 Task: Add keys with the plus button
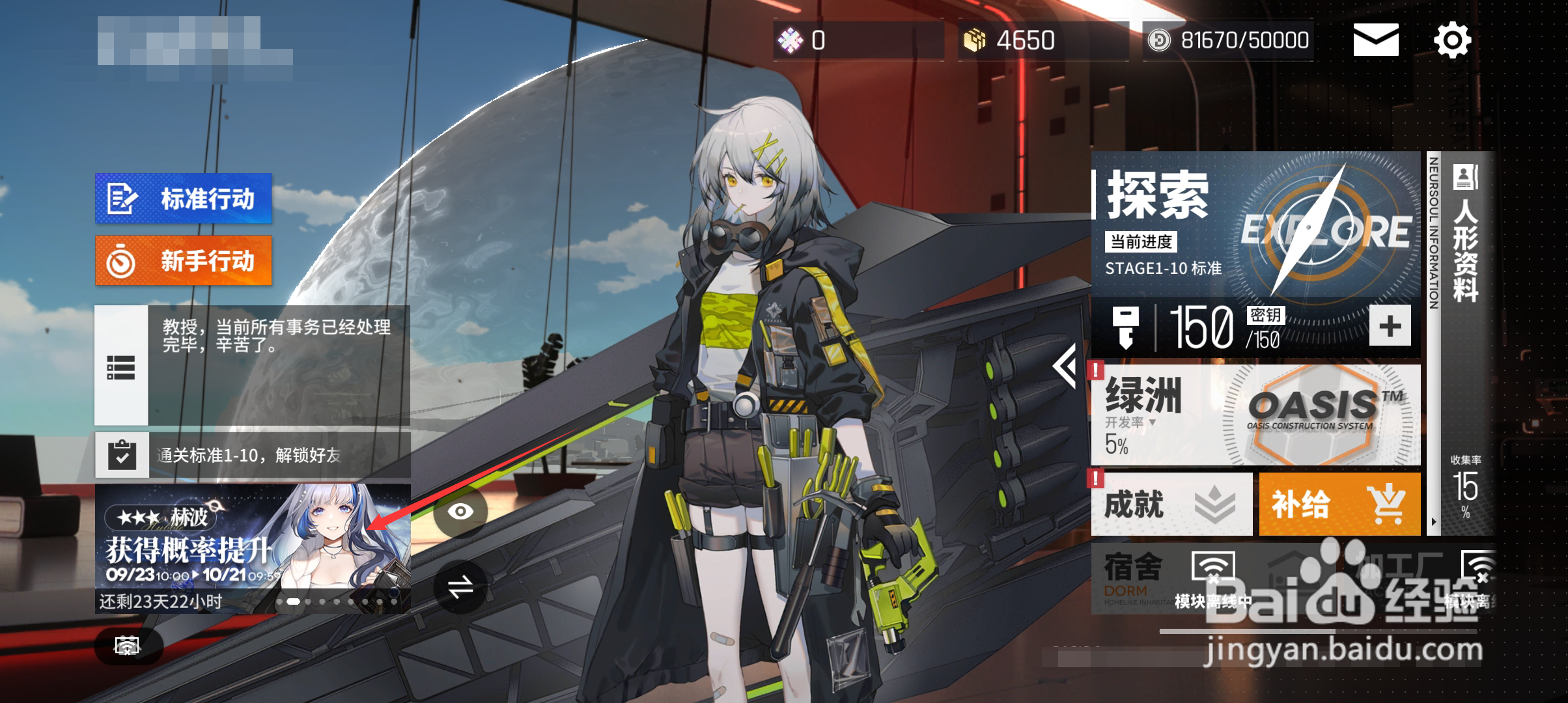point(1390,325)
